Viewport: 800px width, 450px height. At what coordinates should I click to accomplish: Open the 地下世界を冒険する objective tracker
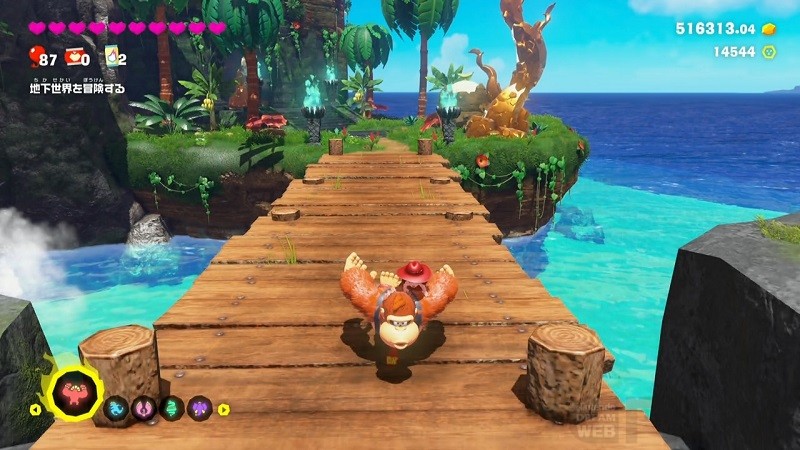coord(77,88)
